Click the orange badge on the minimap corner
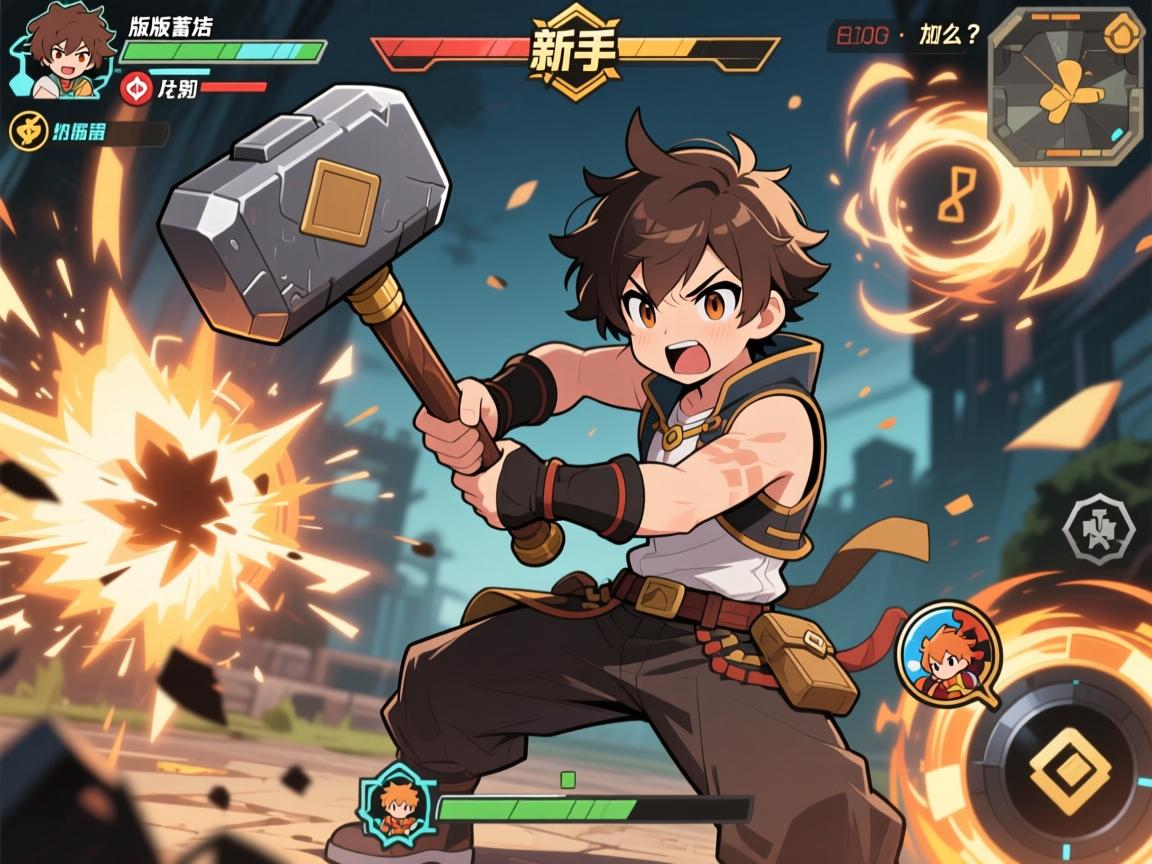Viewport: 1152px width, 864px height. [x=1125, y=34]
